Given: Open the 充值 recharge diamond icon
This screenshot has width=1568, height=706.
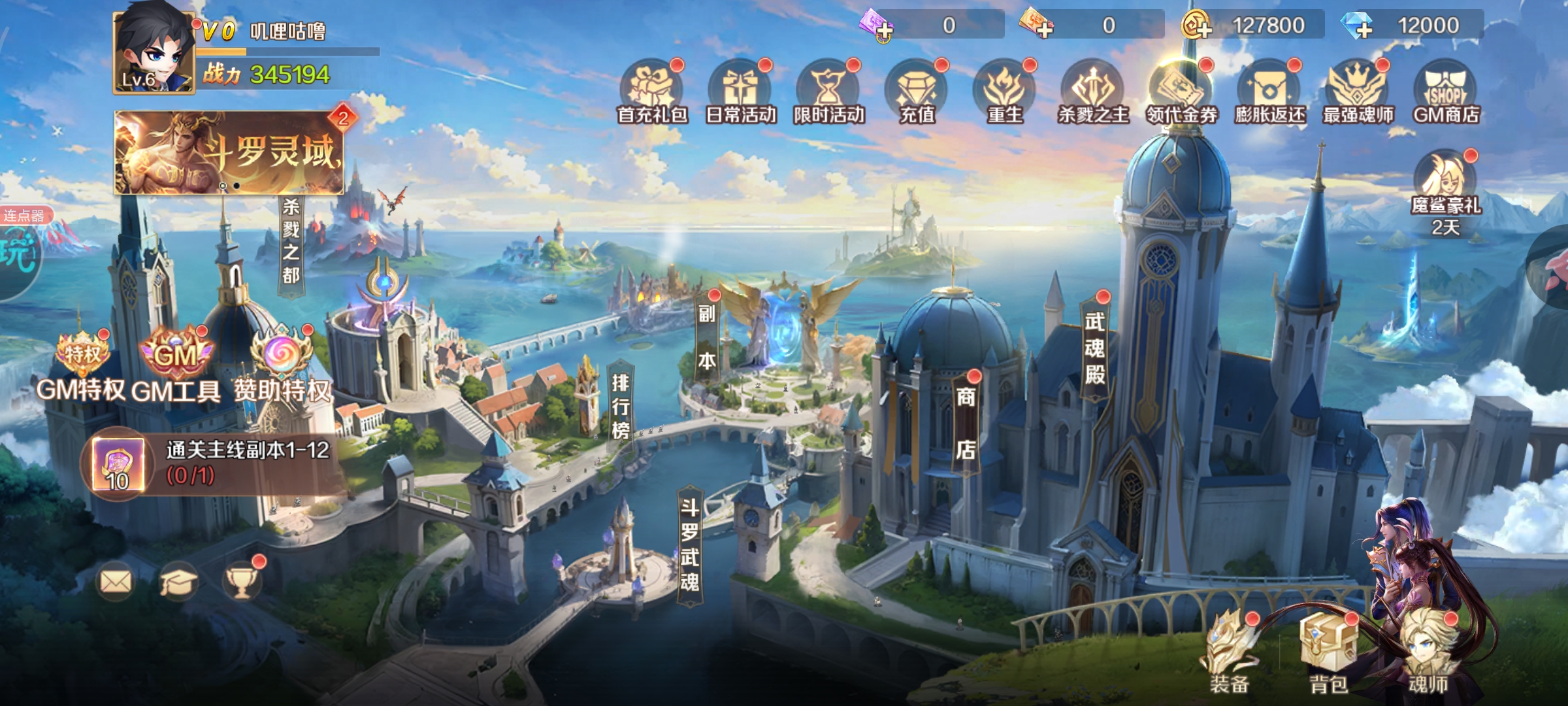Looking at the screenshot, I should (x=917, y=92).
